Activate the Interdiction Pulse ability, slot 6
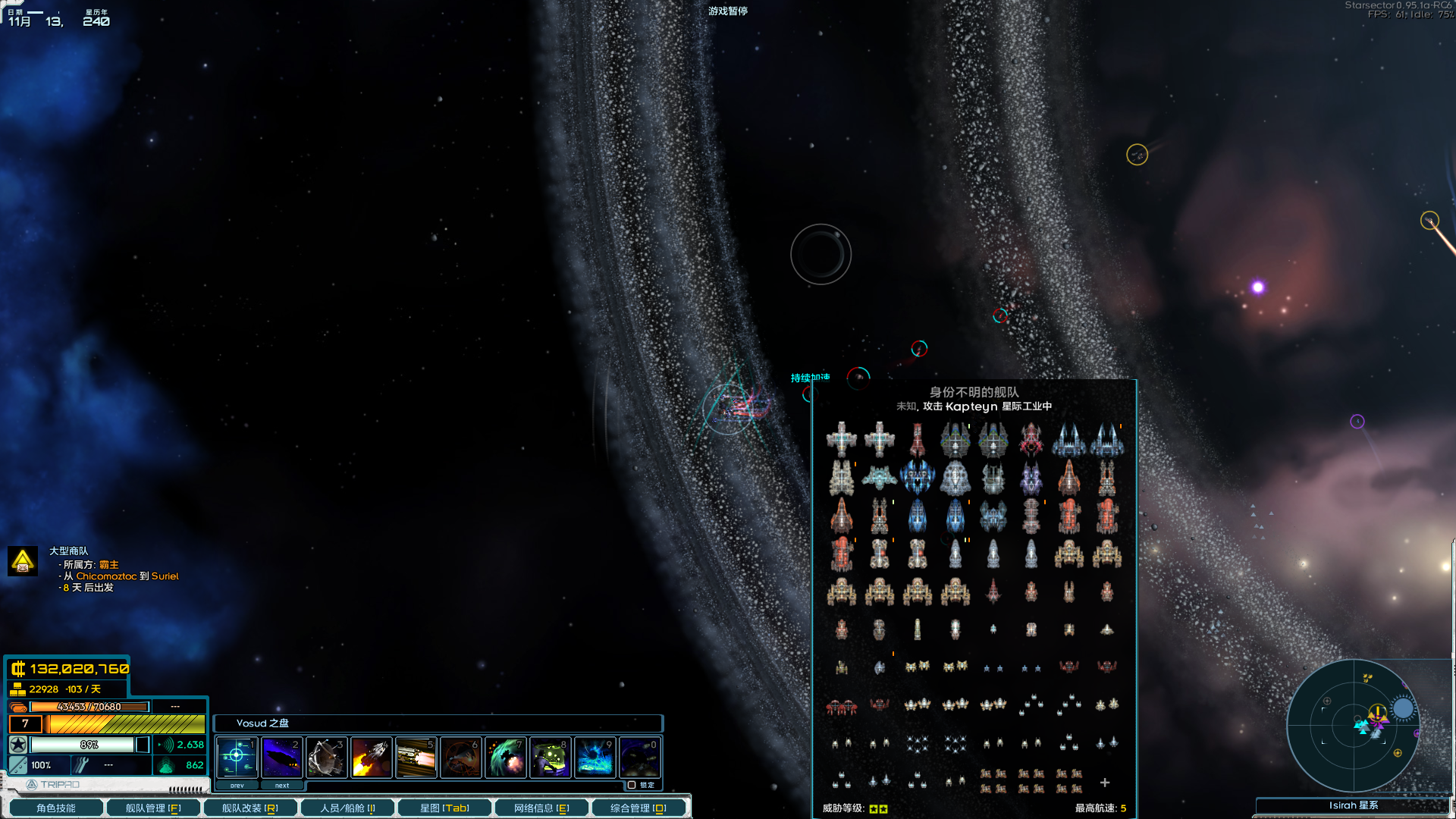This screenshot has height=819, width=1456. tap(460, 757)
